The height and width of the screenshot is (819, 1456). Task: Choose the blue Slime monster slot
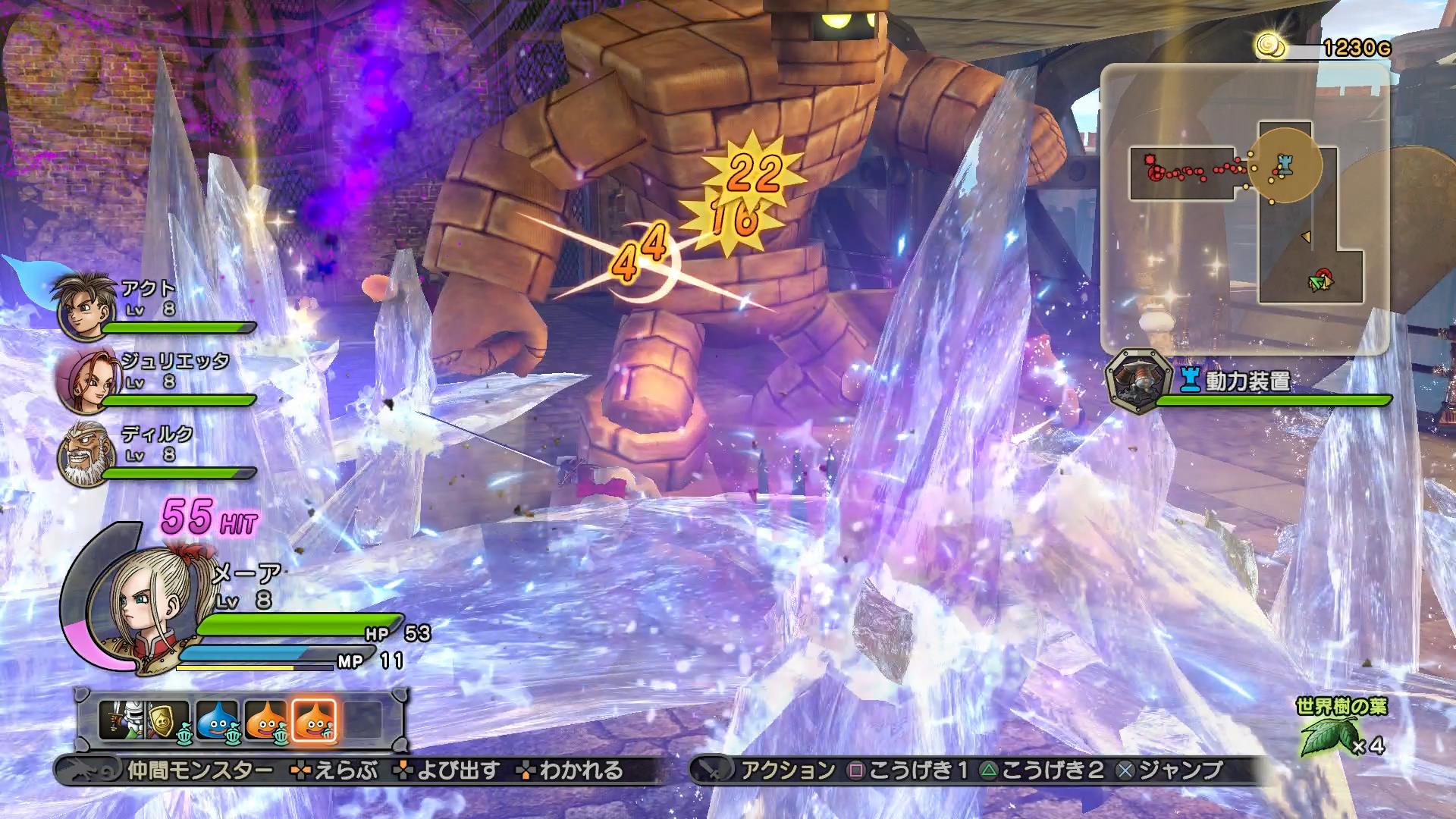[x=217, y=720]
